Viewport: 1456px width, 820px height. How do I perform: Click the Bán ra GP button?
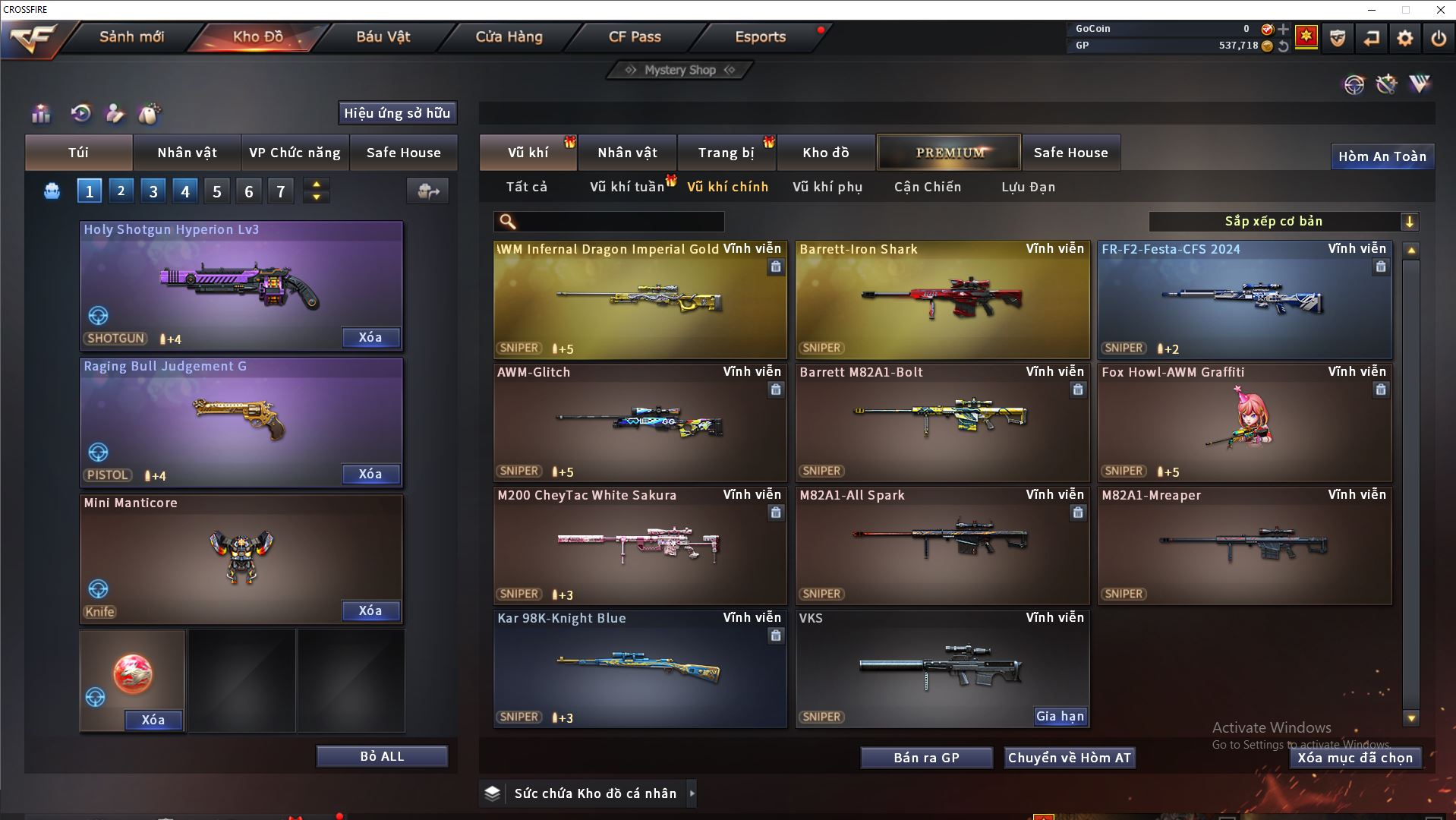coord(926,758)
